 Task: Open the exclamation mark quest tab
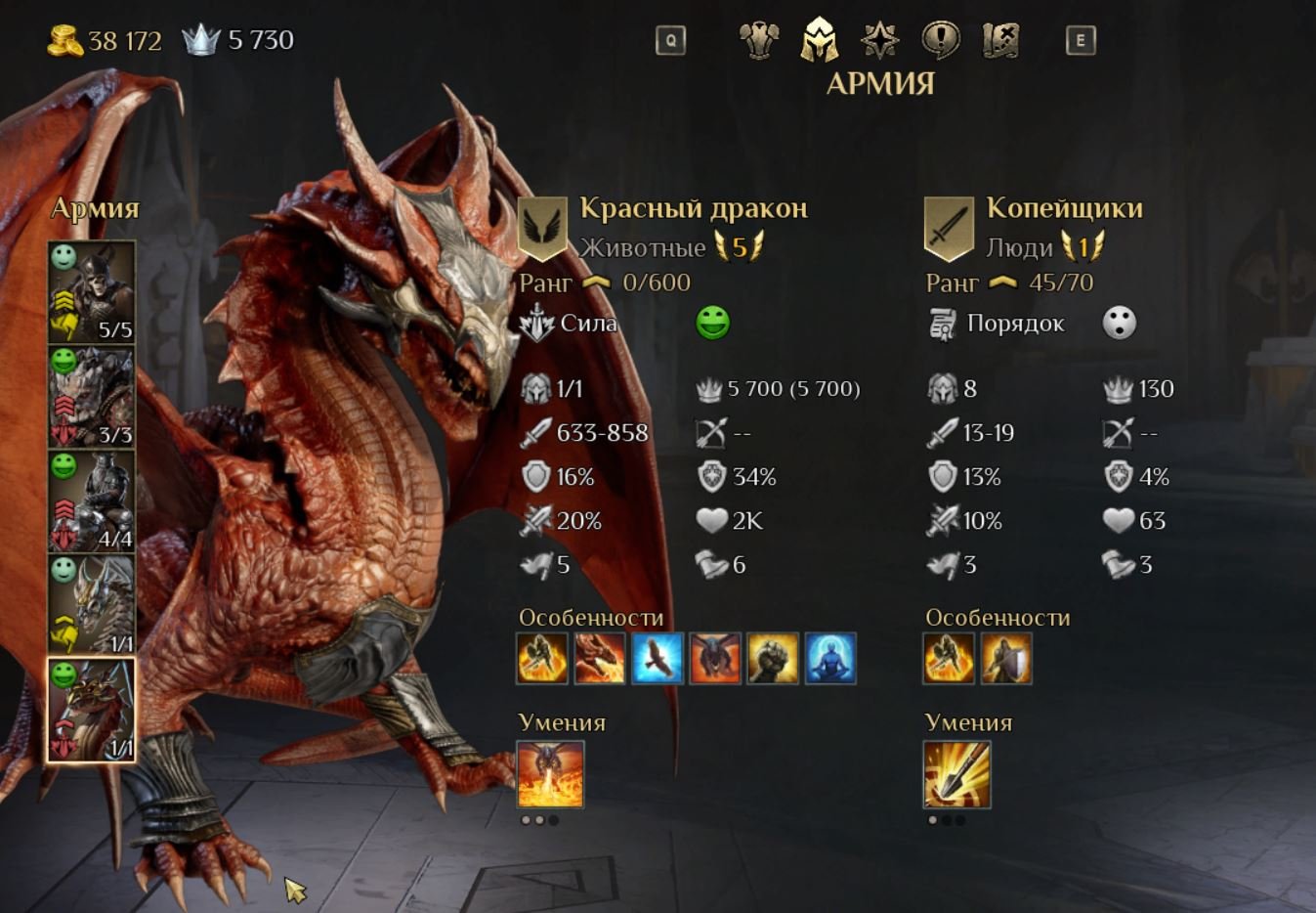(x=940, y=40)
